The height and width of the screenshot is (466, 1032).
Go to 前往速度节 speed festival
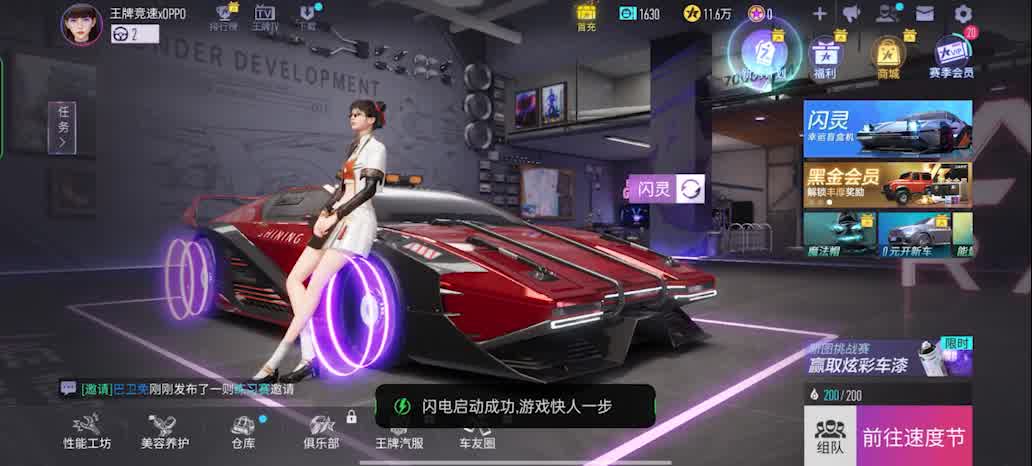(x=914, y=436)
